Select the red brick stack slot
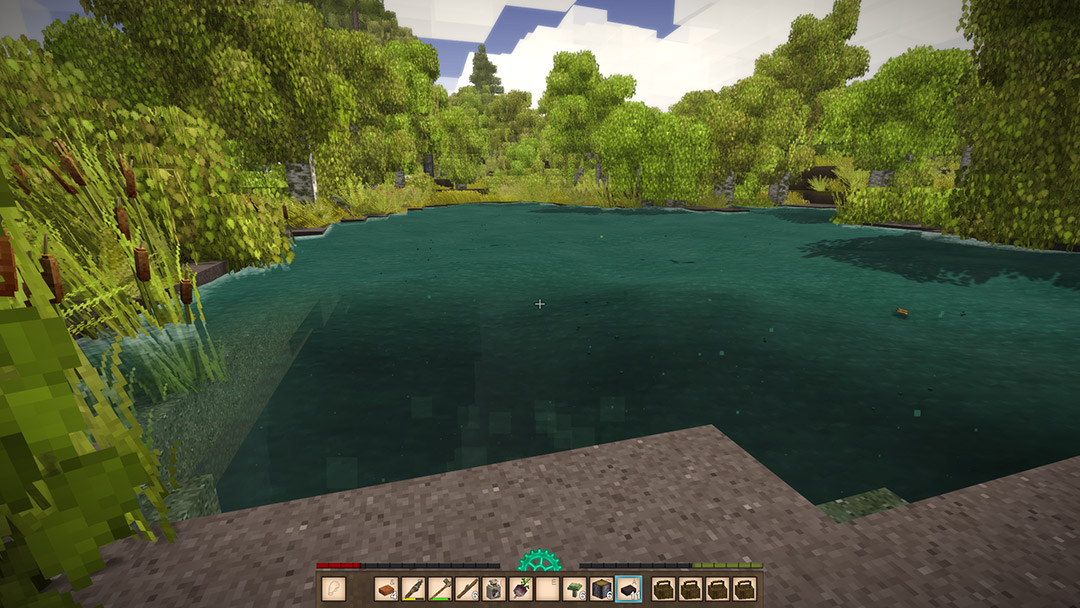 386,590
